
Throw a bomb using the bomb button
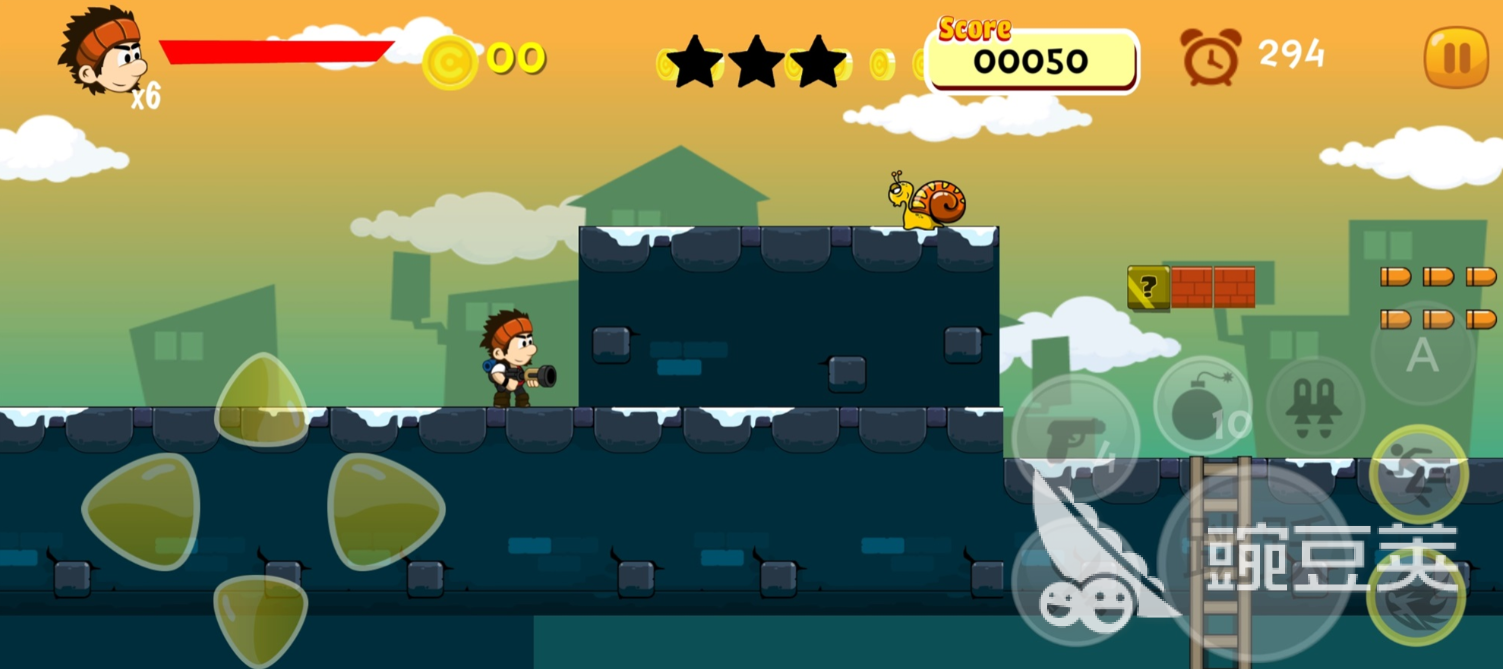(1202, 407)
